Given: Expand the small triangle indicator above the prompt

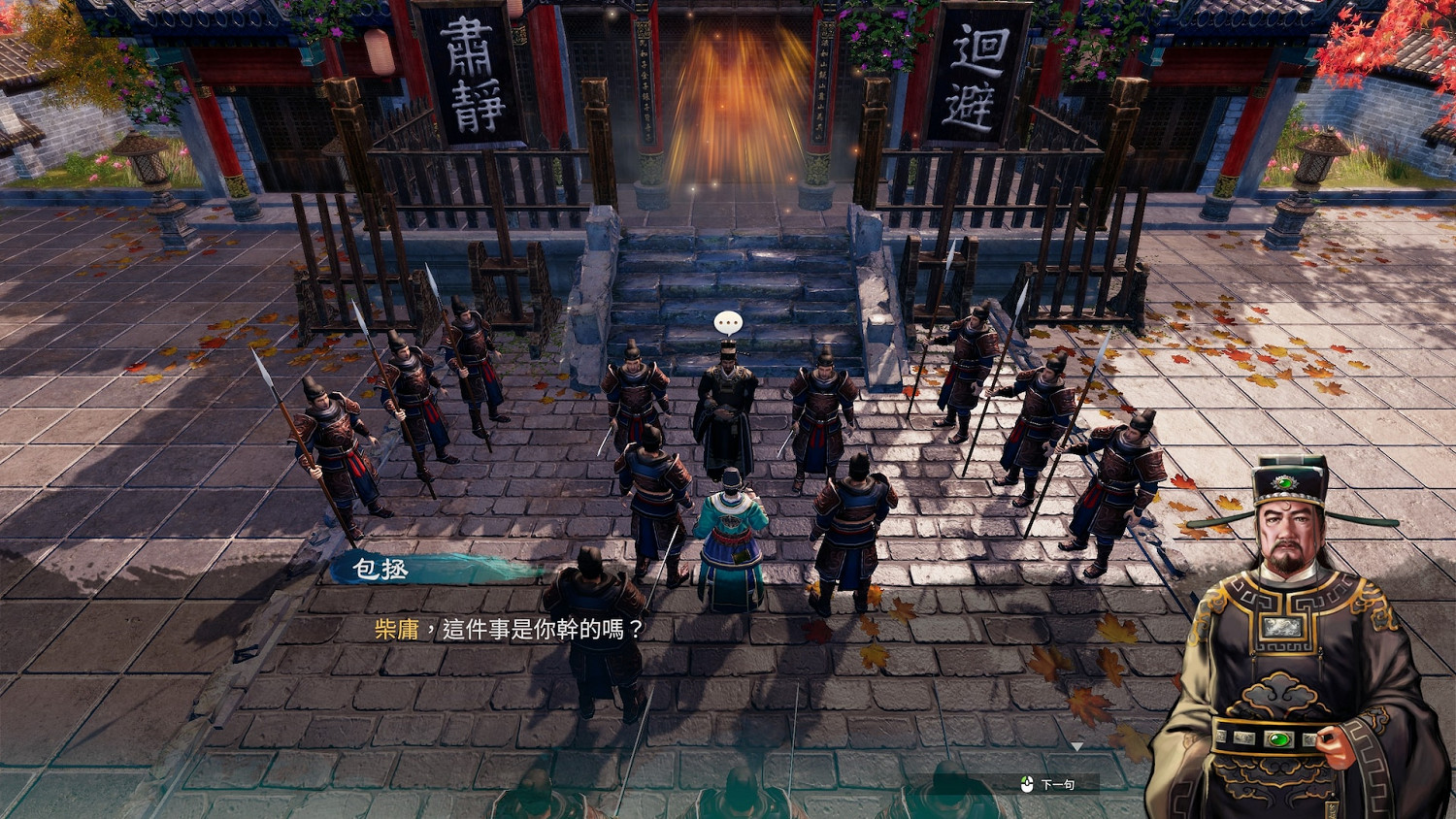Looking at the screenshot, I should (x=1077, y=746).
